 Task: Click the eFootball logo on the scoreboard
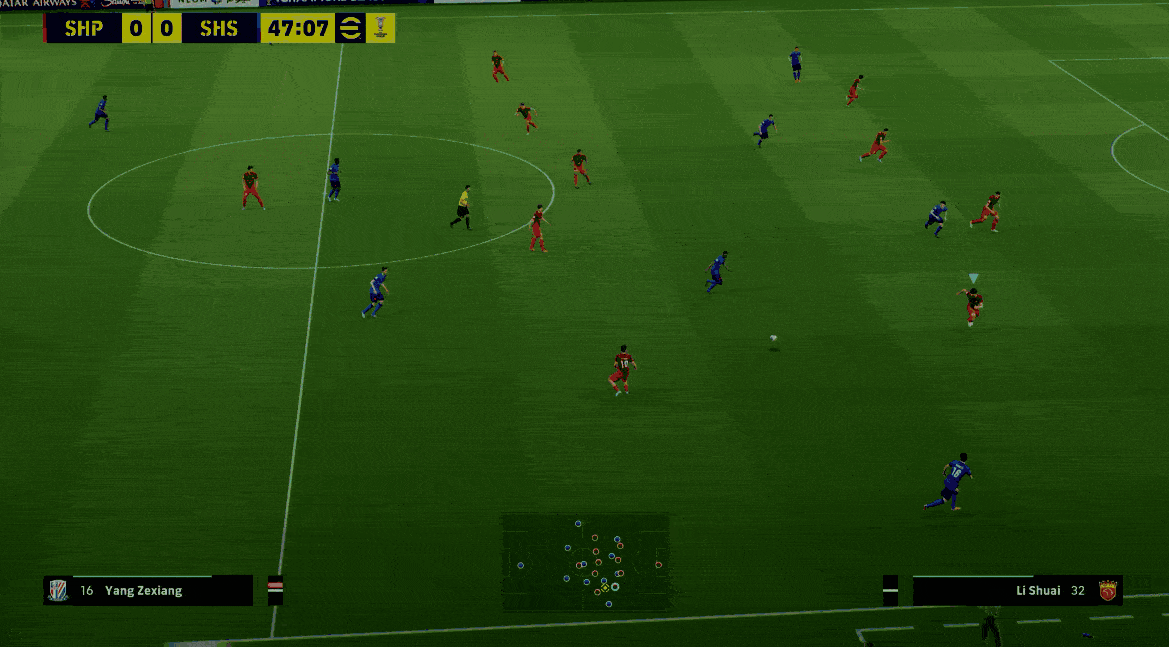[x=350, y=28]
